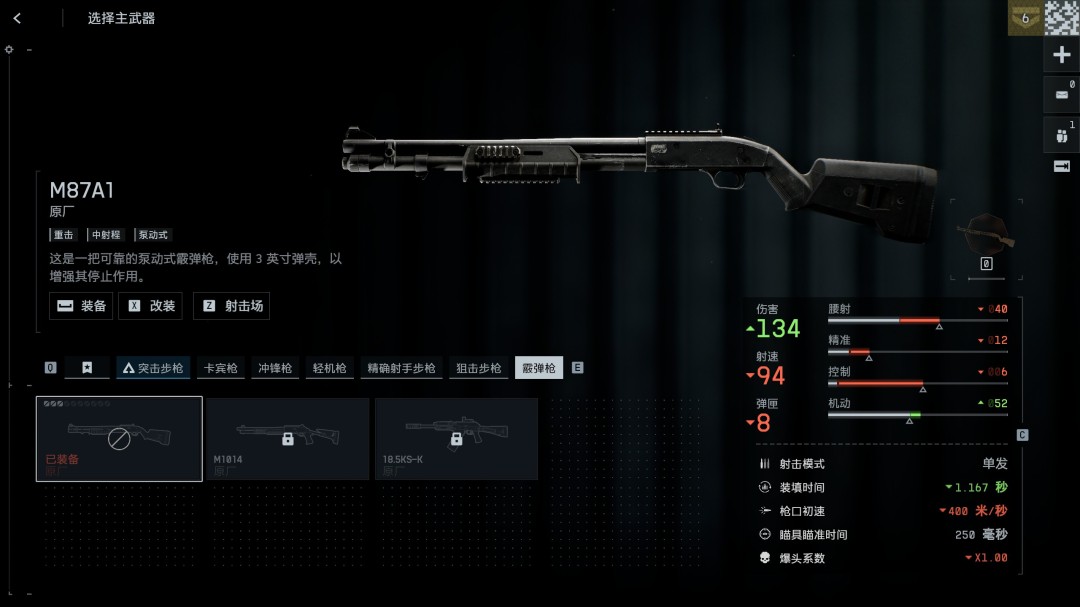Choose the 狙击步枪 category tab
The width and height of the screenshot is (1080, 607).
click(x=478, y=368)
